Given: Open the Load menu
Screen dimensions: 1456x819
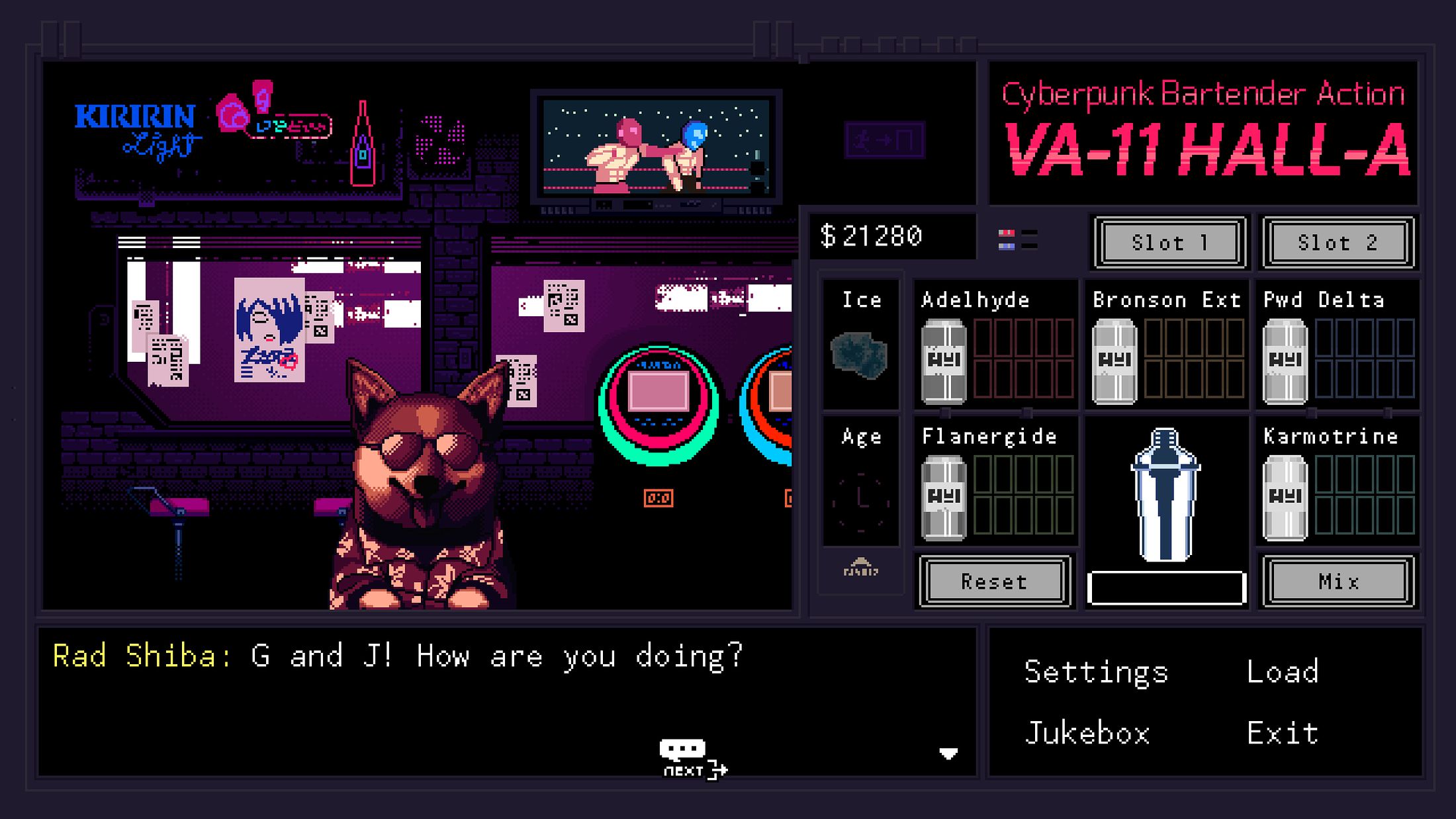Looking at the screenshot, I should pos(1283,672).
